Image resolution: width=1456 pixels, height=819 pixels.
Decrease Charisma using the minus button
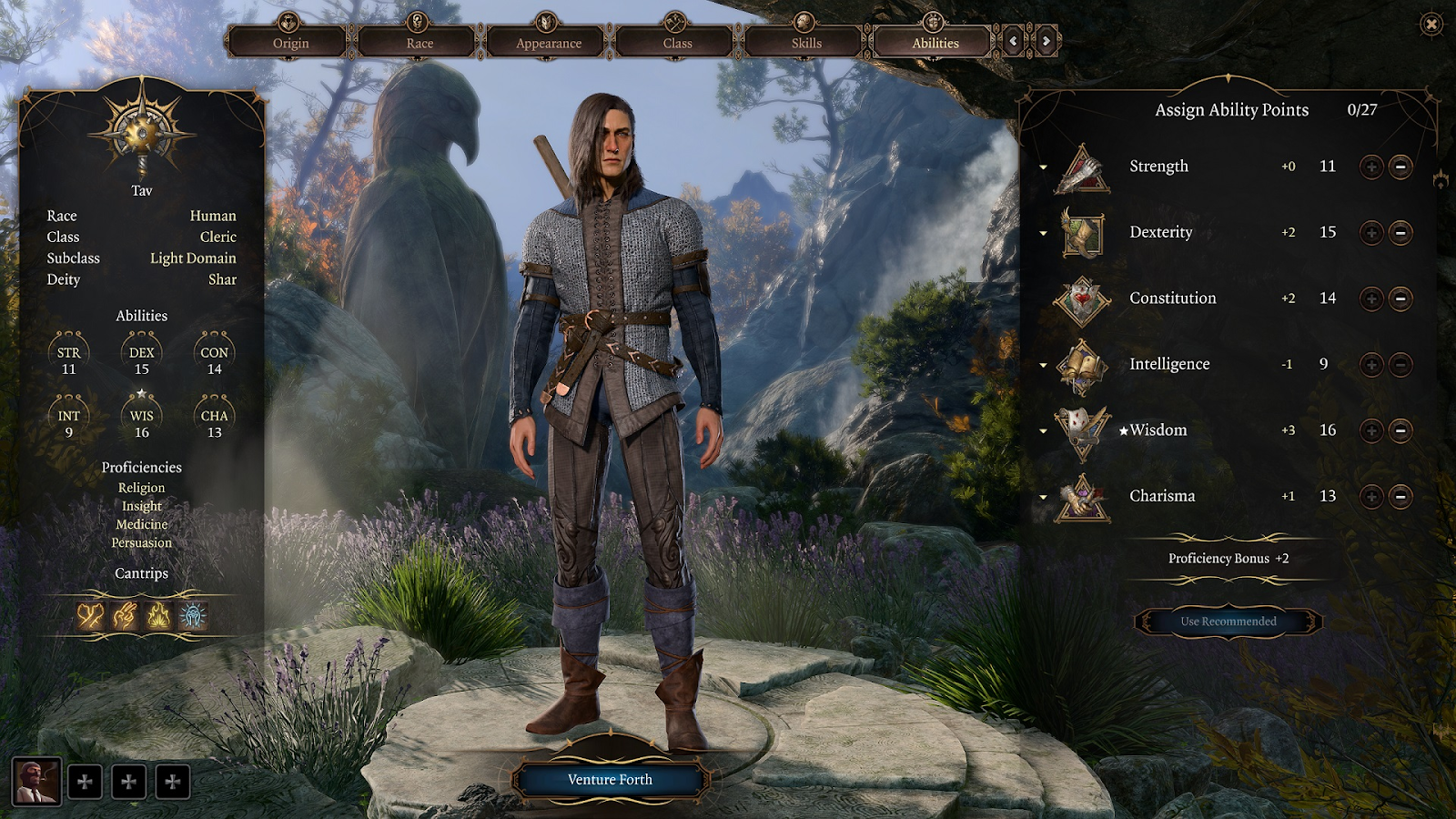(x=1401, y=497)
